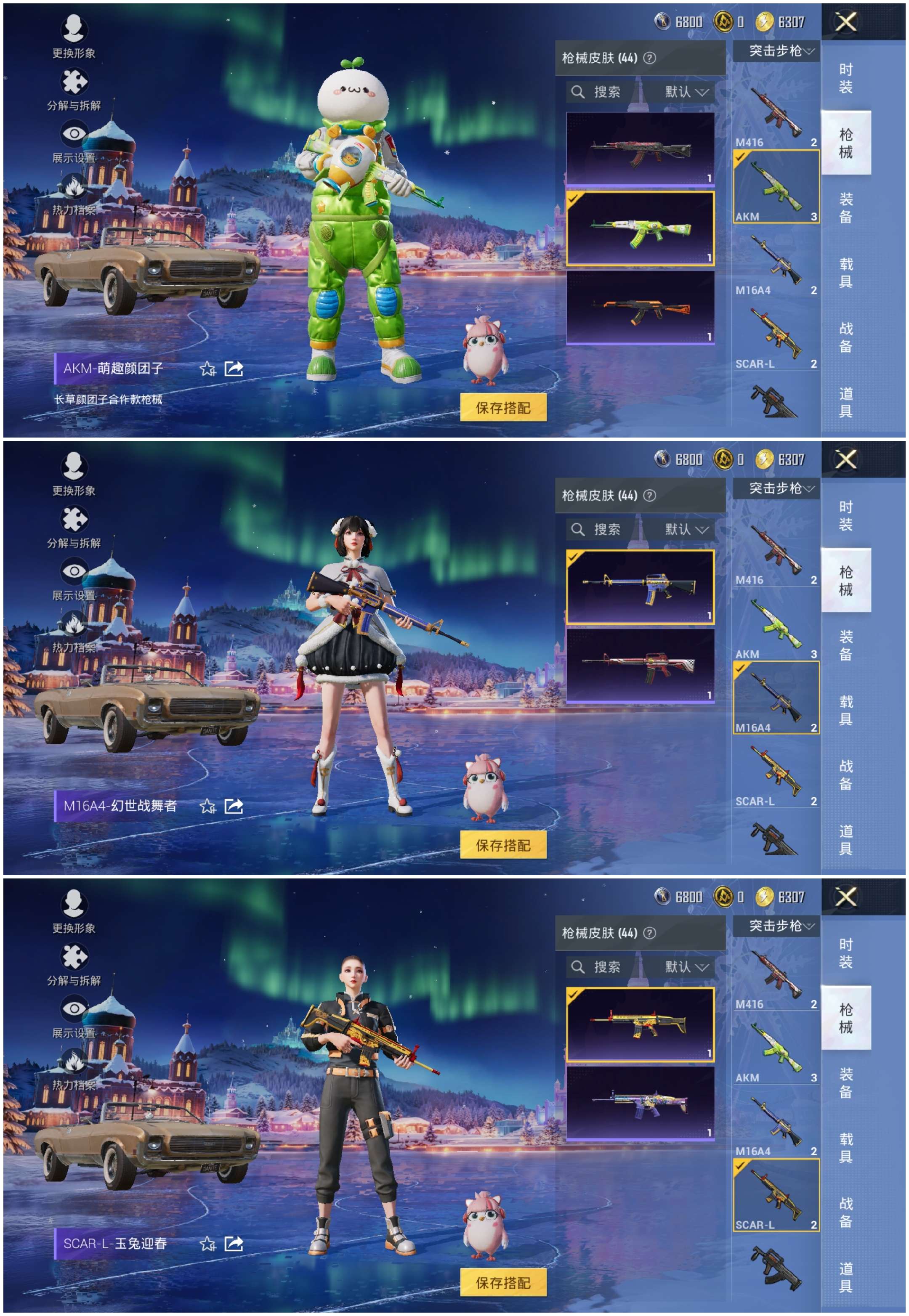Open the 突击步枪 category dropdown

(780, 50)
